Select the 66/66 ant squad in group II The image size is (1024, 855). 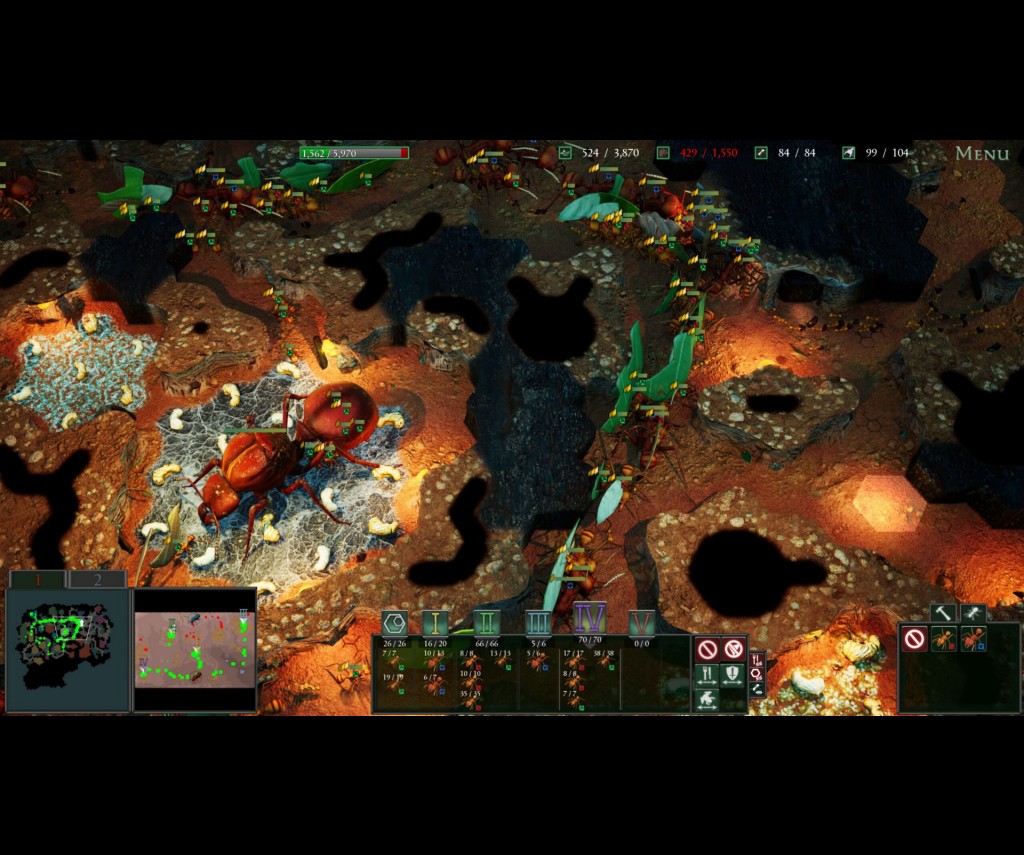point(486,645)
